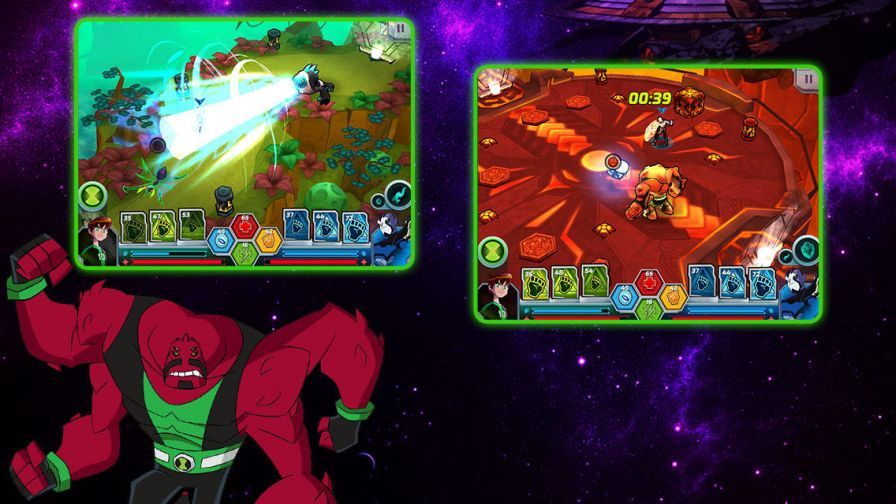
Task: Click the blue 44 card in lava arena
Action: pos(730,283)
